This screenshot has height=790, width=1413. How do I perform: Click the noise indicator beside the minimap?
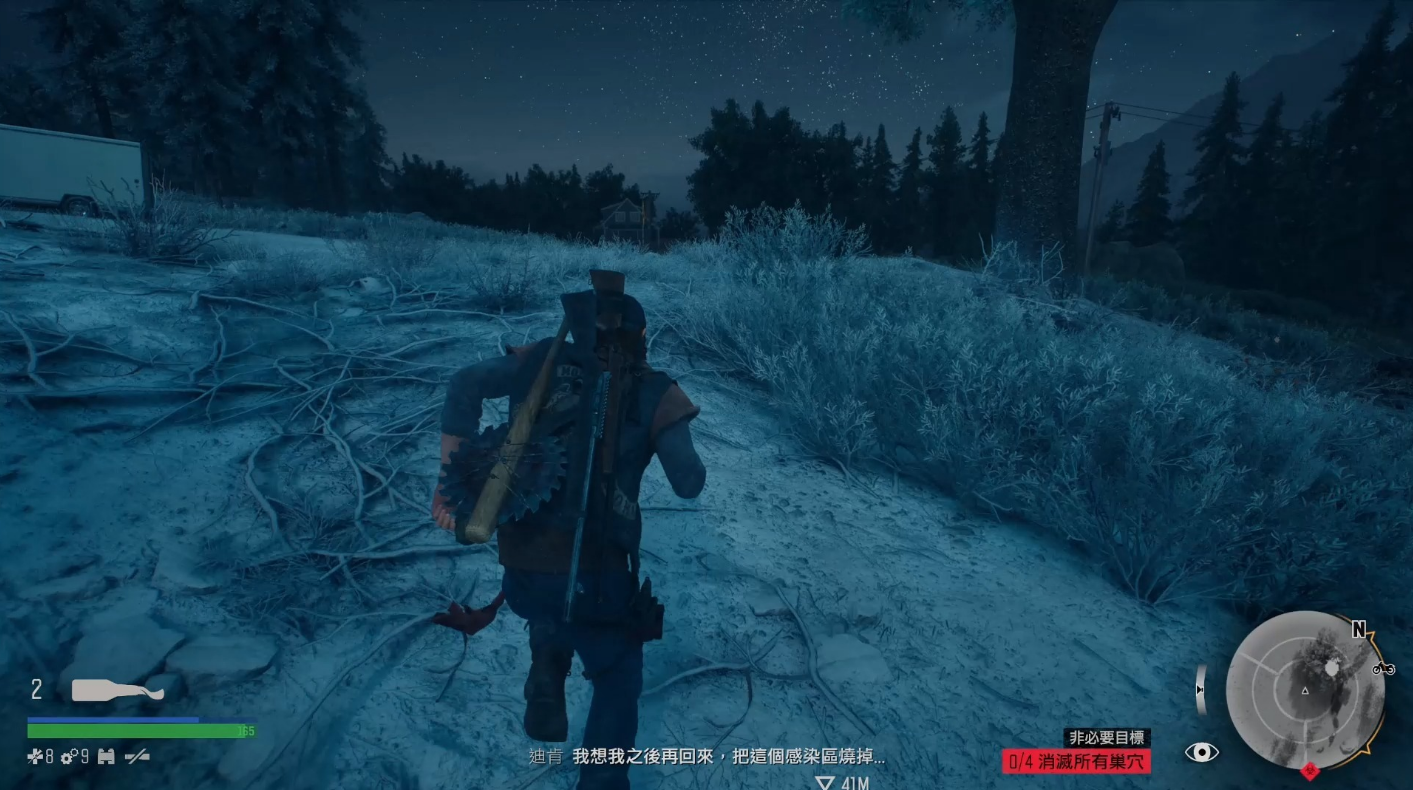point(1201,690)
